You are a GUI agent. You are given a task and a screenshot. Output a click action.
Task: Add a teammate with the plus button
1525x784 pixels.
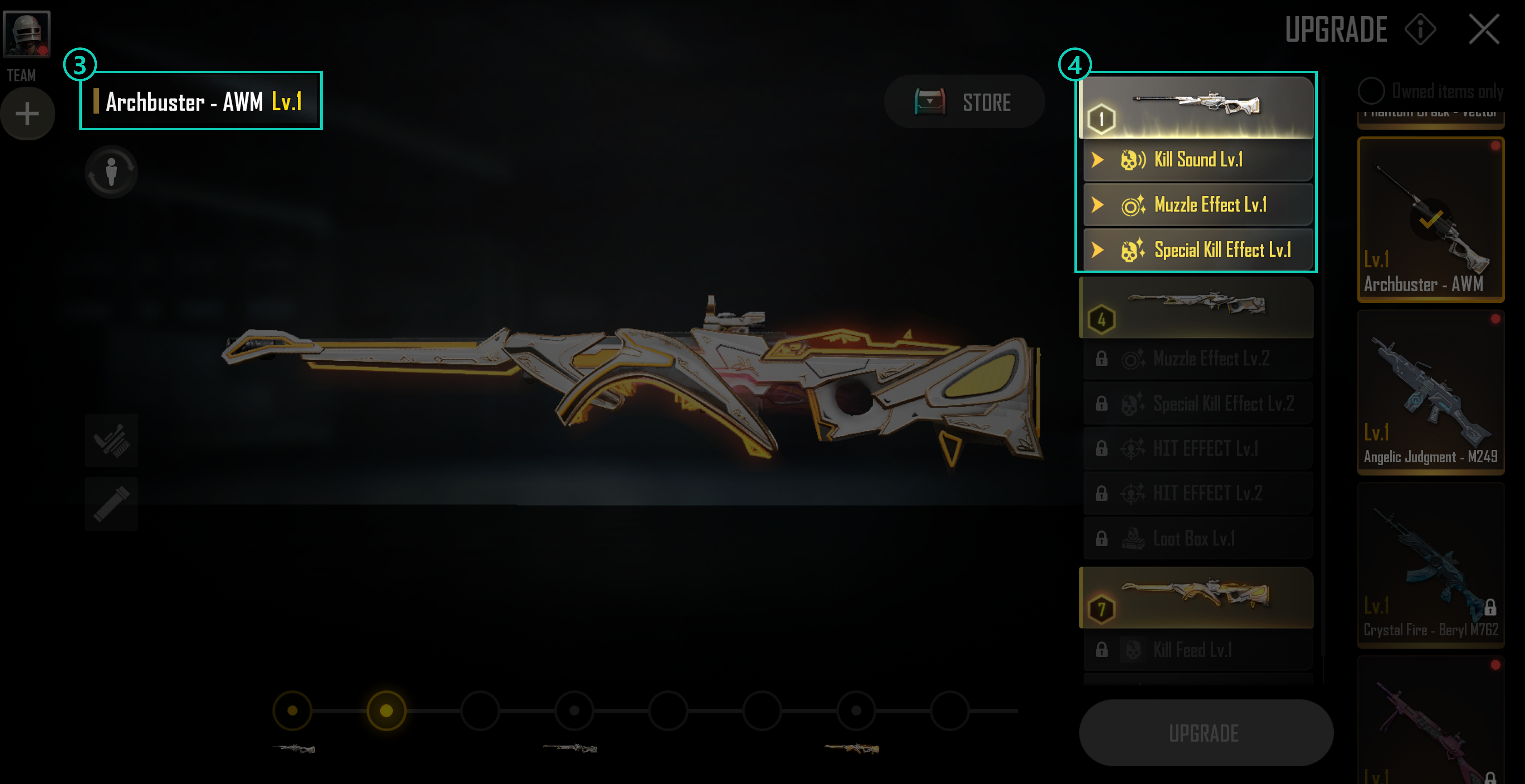point(27,114)
